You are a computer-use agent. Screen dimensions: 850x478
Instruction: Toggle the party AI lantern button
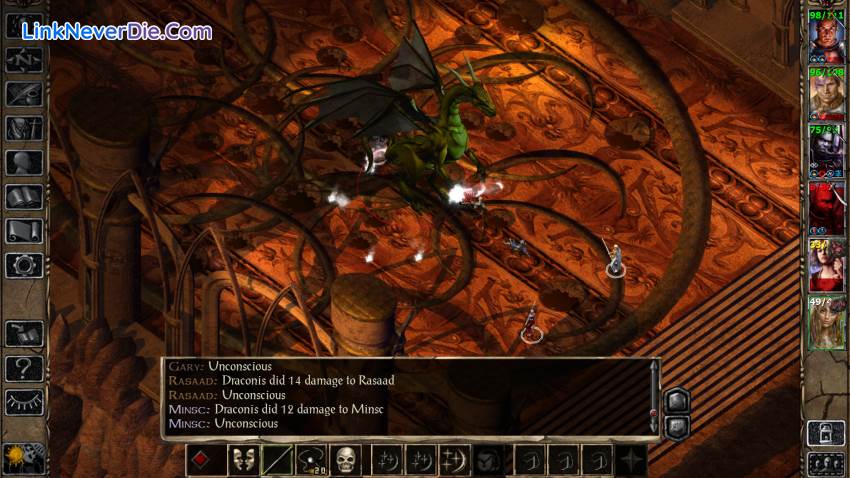[826, 432]
